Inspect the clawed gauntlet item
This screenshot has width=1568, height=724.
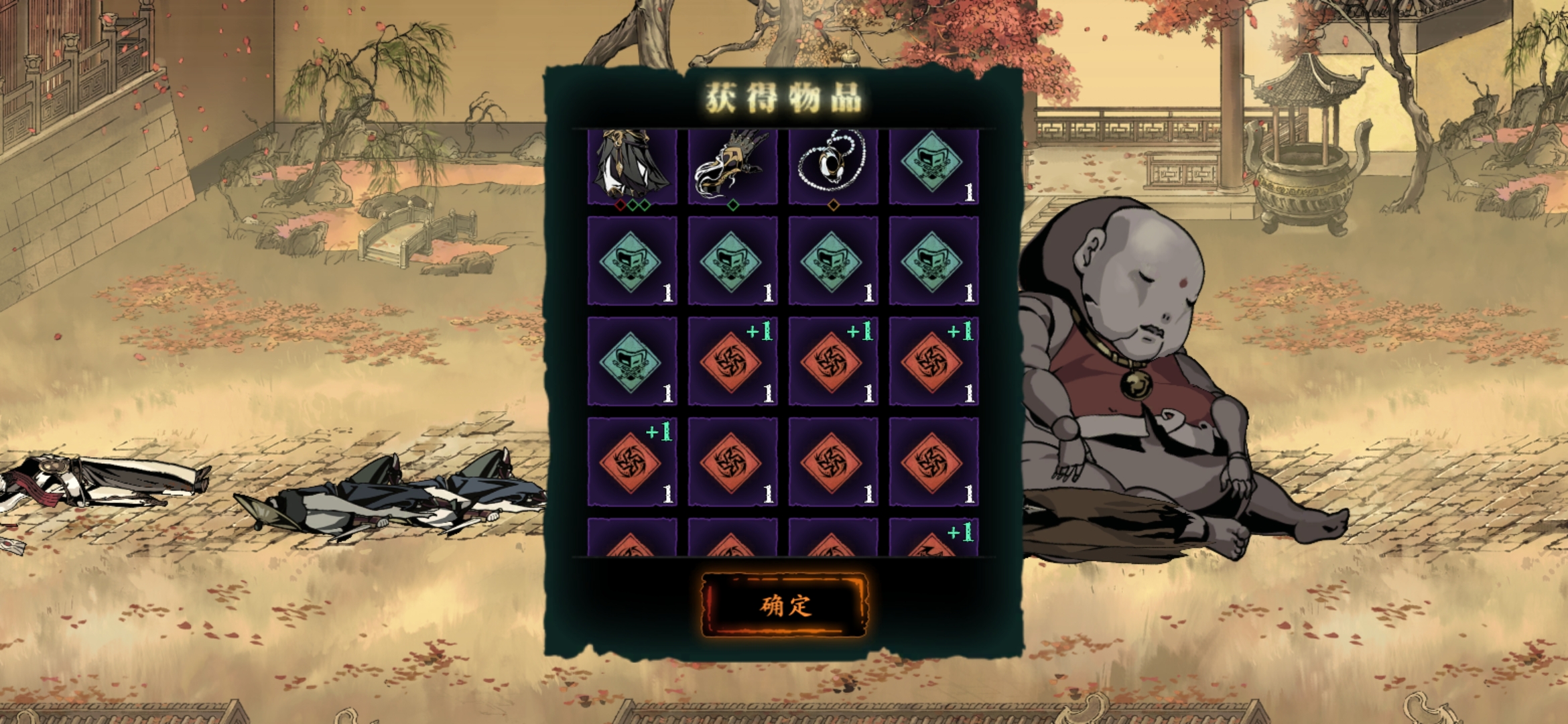click(x=732, y=166)
